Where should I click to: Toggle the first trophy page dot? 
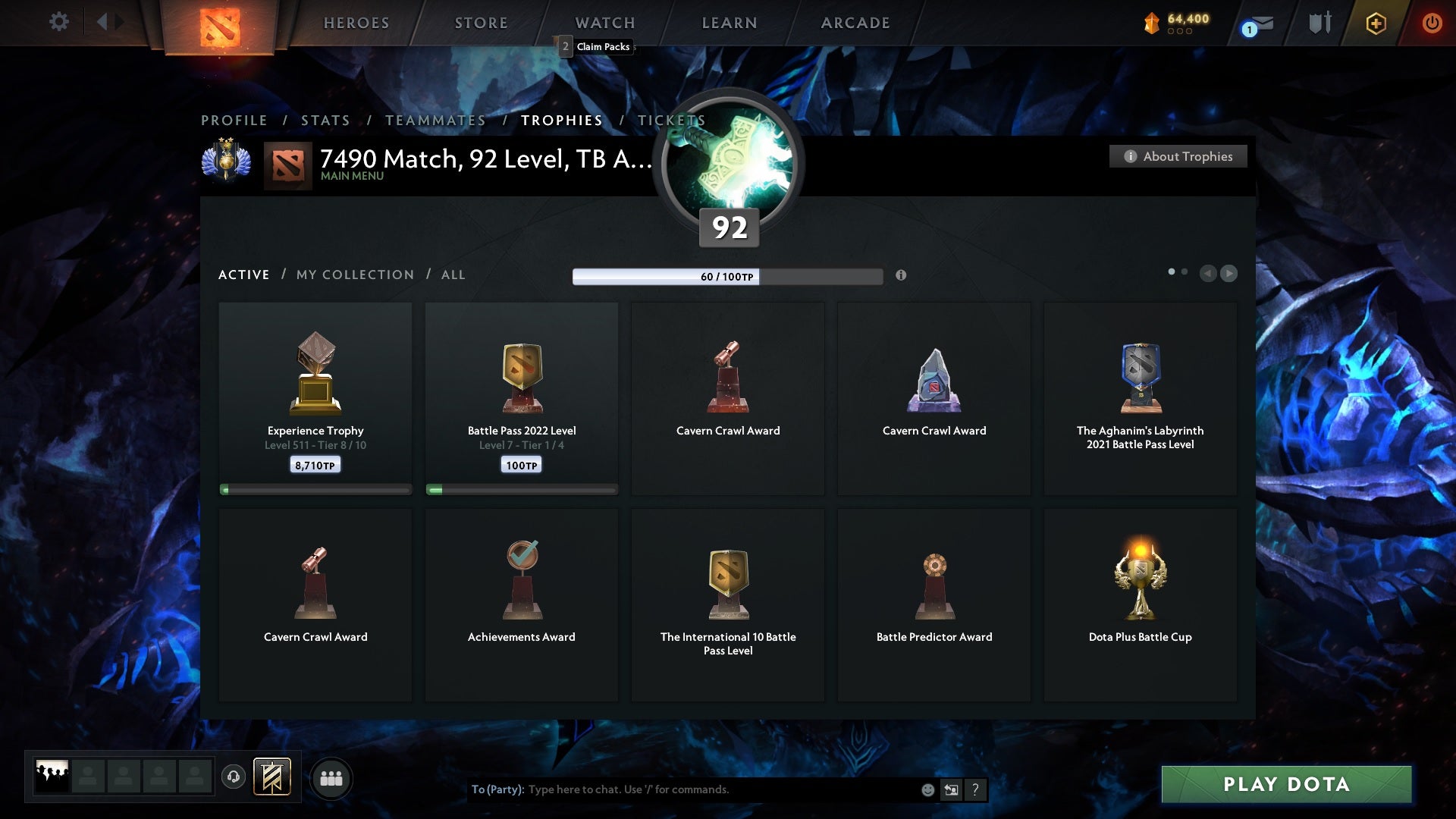1172,271
